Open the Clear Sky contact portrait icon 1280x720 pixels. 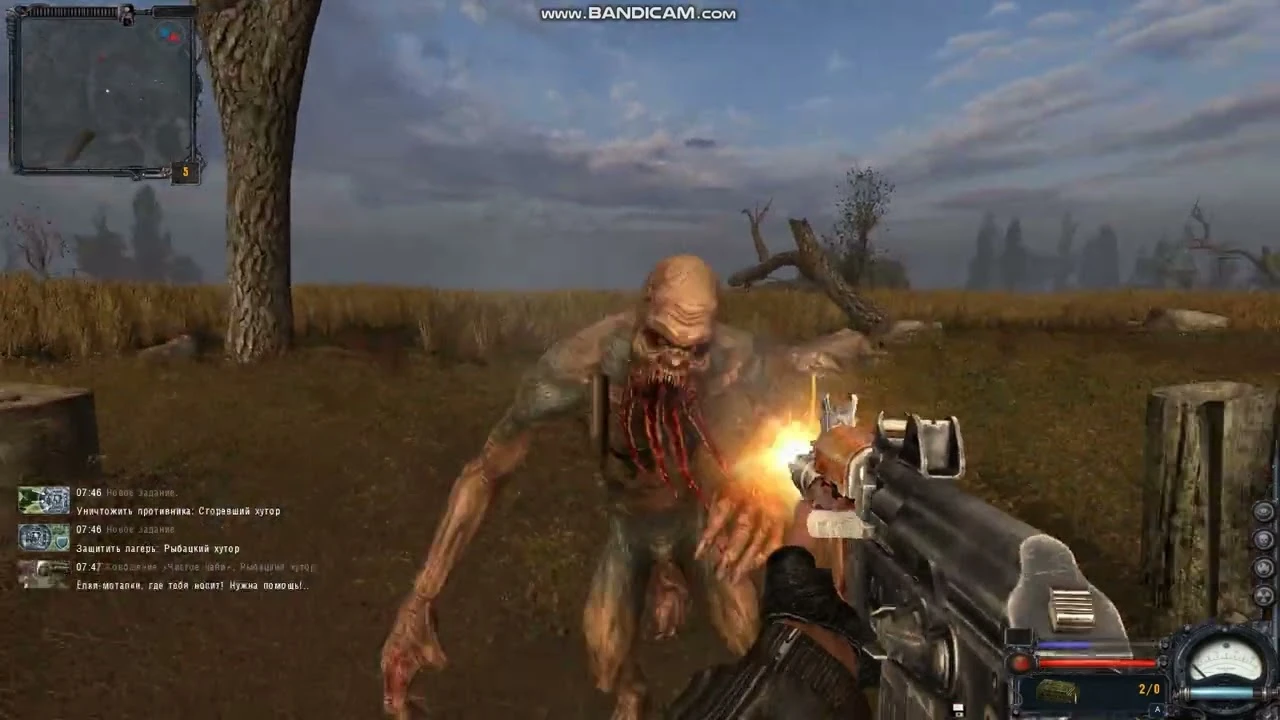[x=43, y=573]
